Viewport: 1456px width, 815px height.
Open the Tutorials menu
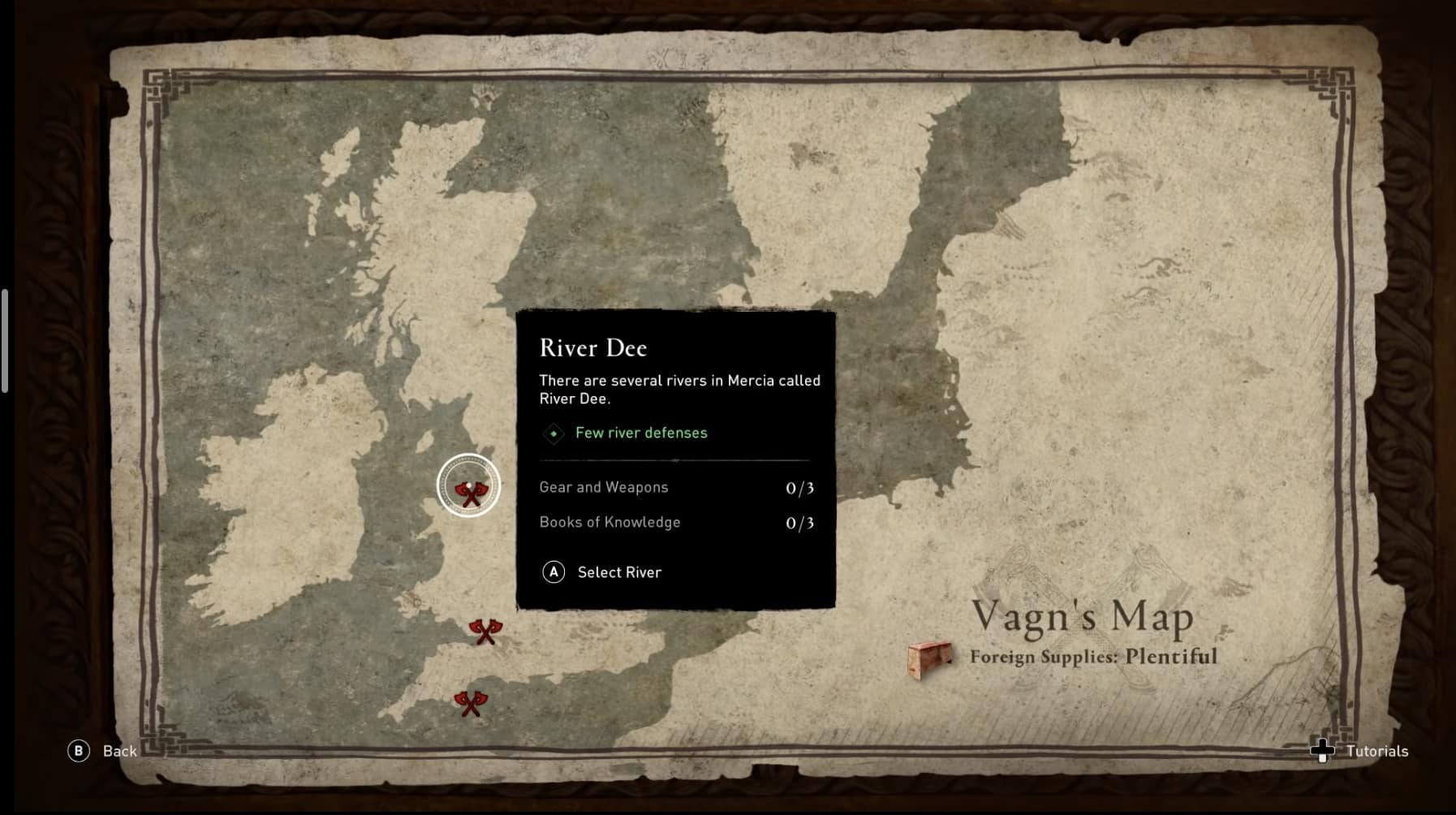(x=1376, y=752)
